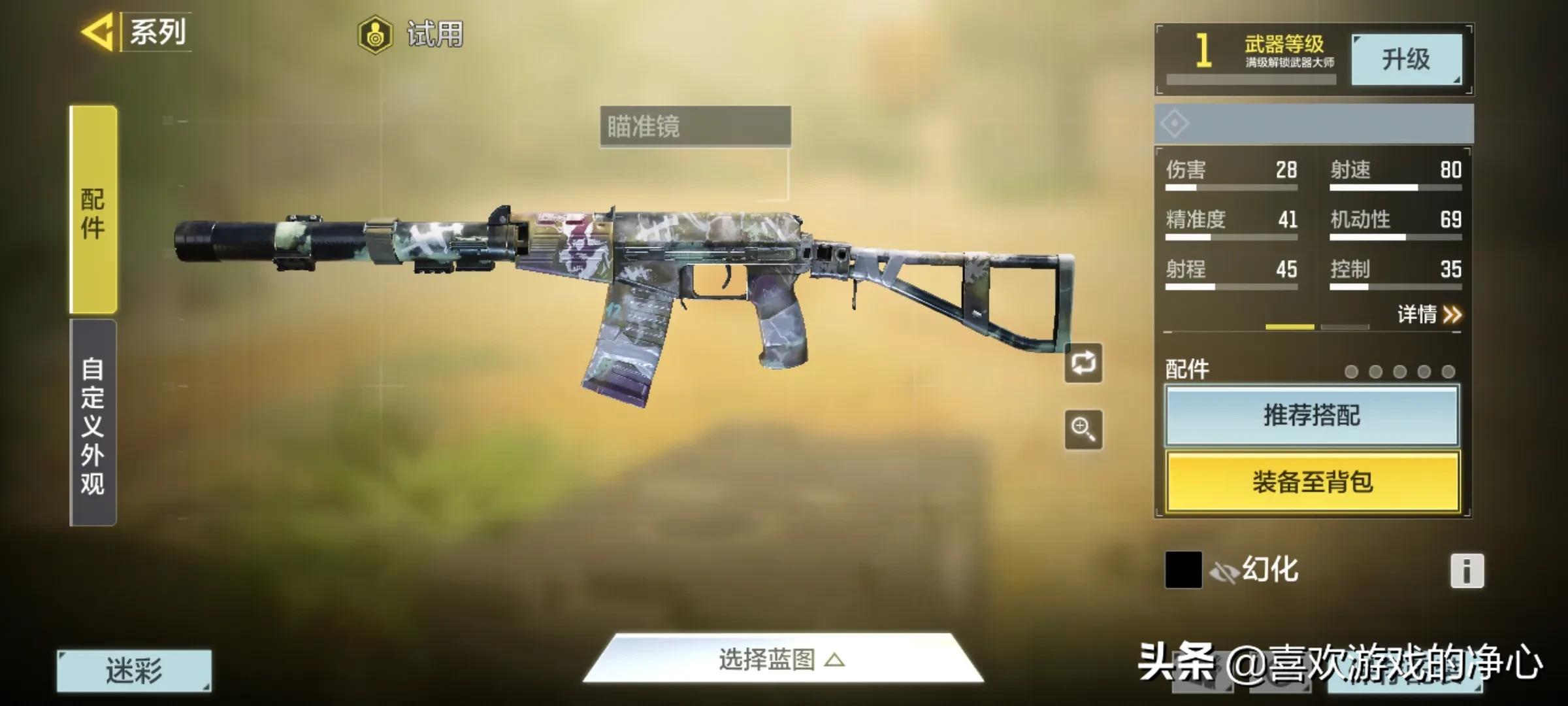Viewport: 1568px width, 706px height.
Task: Click the yellow 装备至背包 equip button
Action: click(x=1311, y=481)
